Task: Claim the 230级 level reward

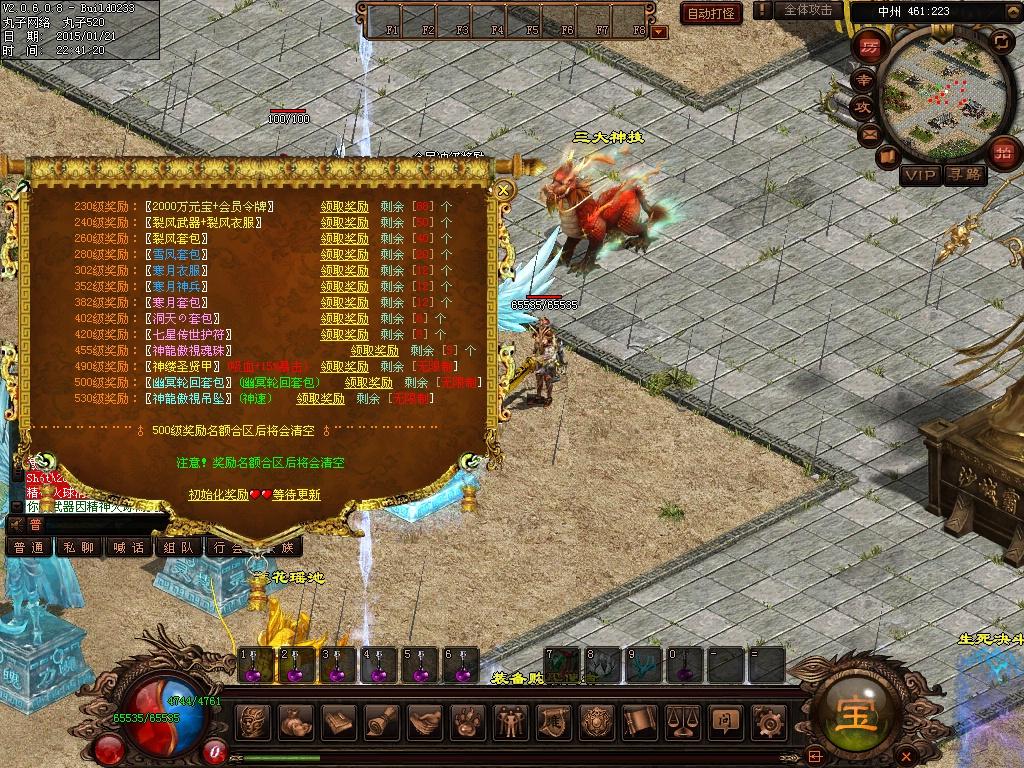Action: (344, 207)
